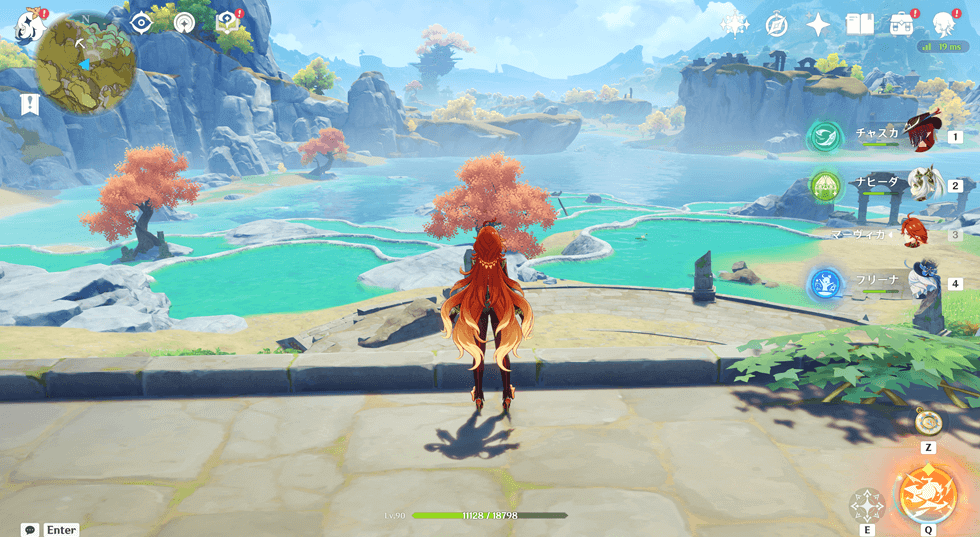Screen dimensions: 980x537
Task: Unleash the glowing orange Elemental Burst
Action: (927, 494)
